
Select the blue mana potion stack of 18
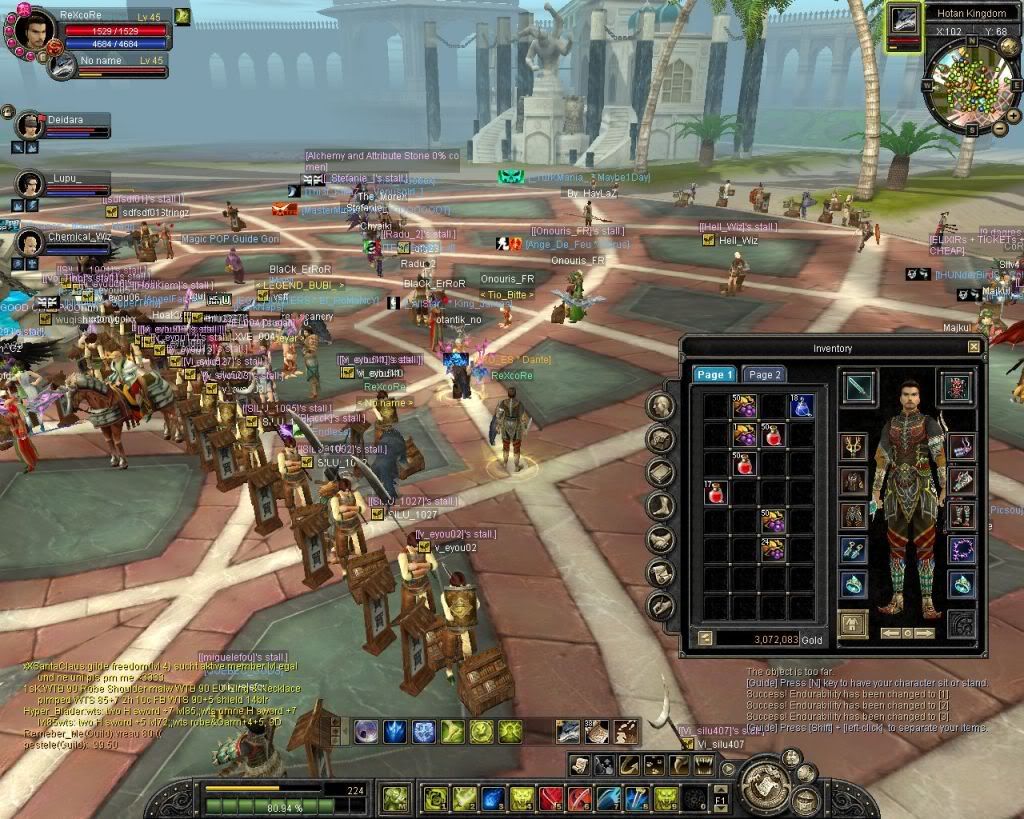click(x=801, y=405)
